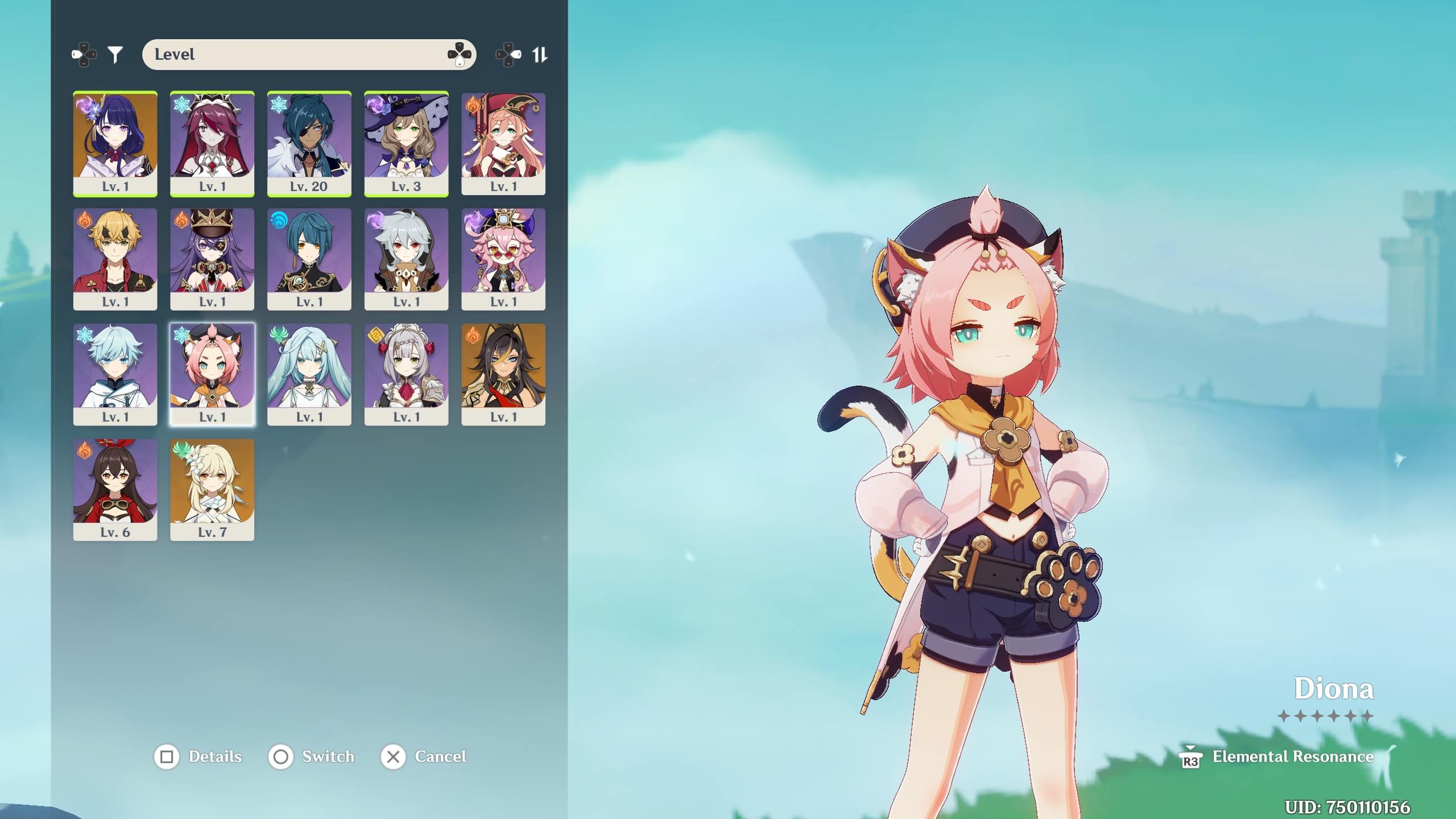
Task: Toggle the sort order arrows
Action: click(539, 55)
